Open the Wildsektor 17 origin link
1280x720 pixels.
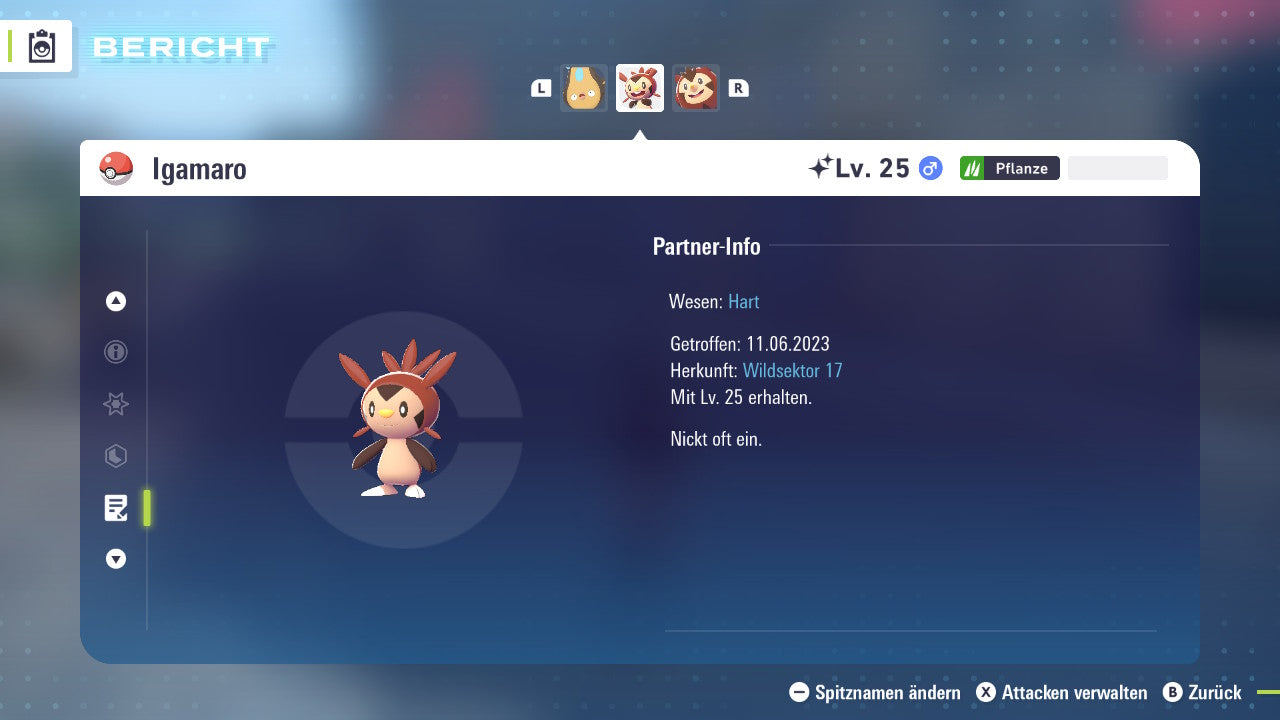793,370
